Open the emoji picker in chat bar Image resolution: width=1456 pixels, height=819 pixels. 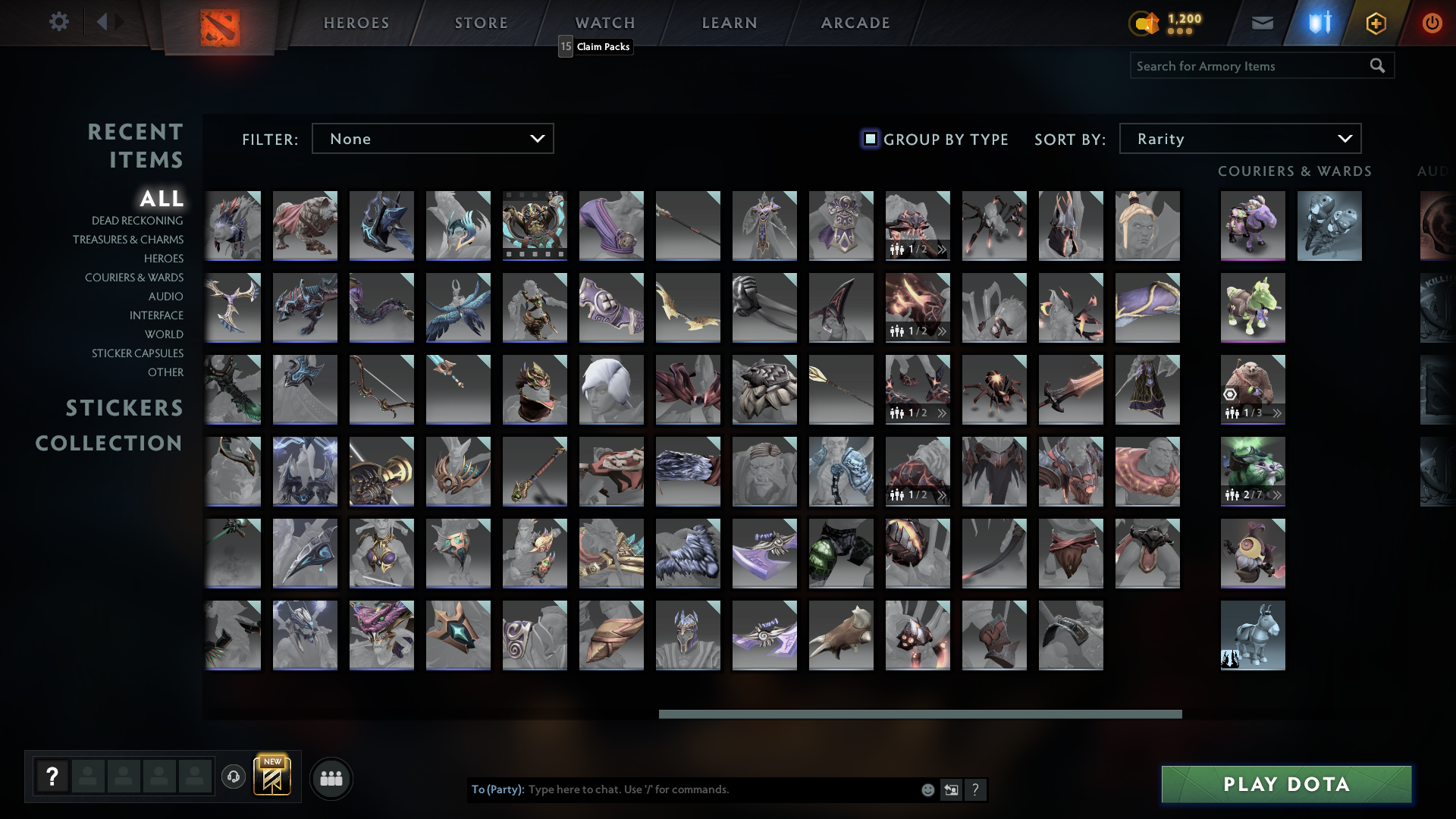pos(928,789)
